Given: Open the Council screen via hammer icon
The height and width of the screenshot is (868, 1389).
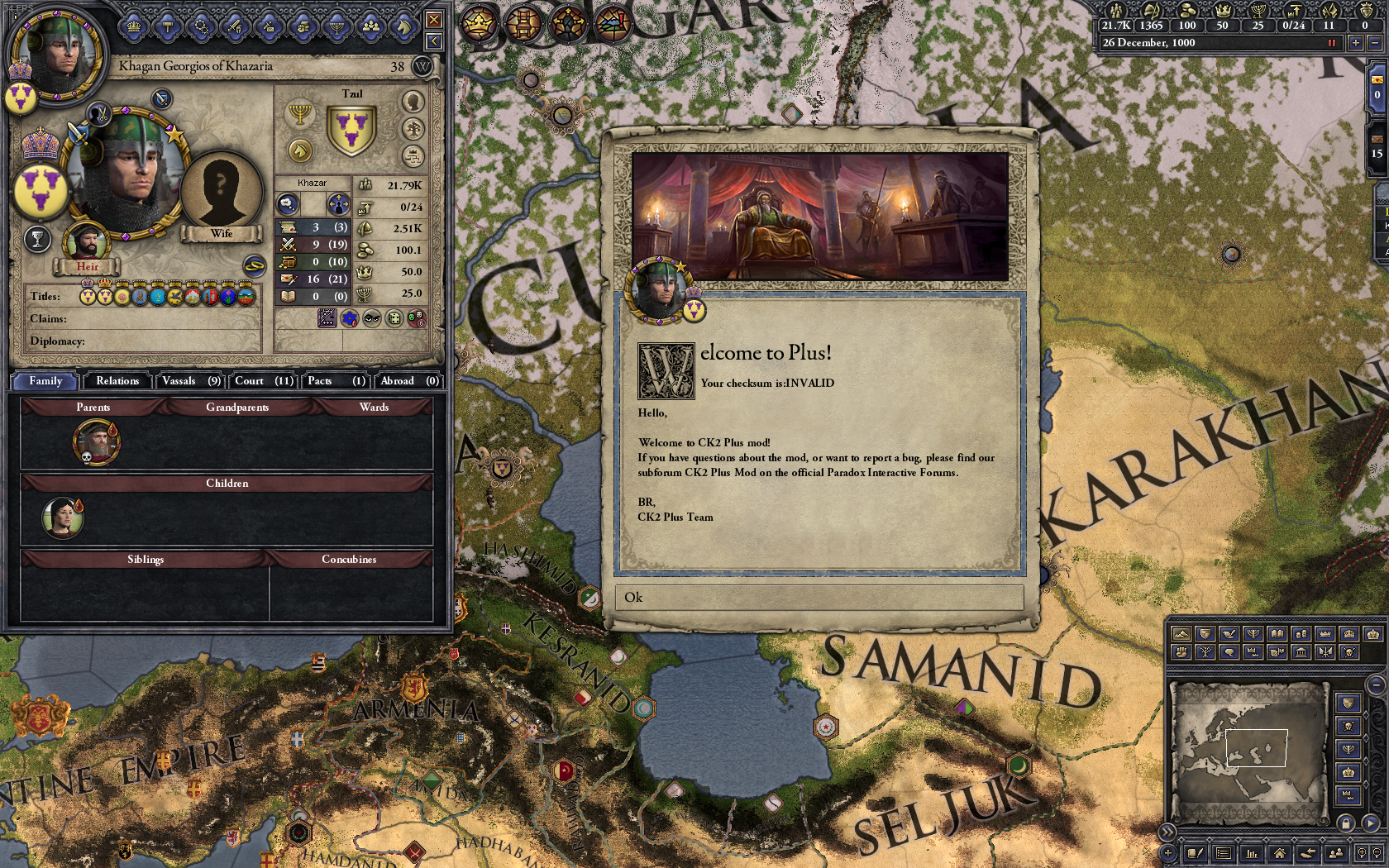Looking at the screenshot, I should [x=168, y=25].
